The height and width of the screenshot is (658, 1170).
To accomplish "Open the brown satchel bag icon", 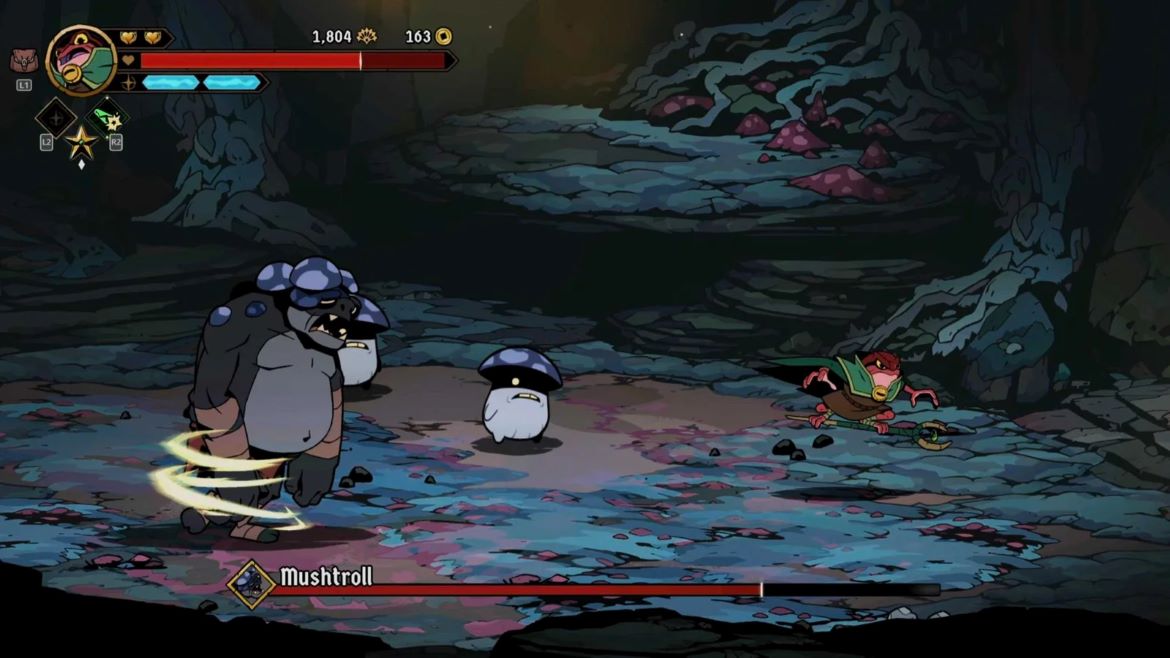I will [x=22, y=61].
